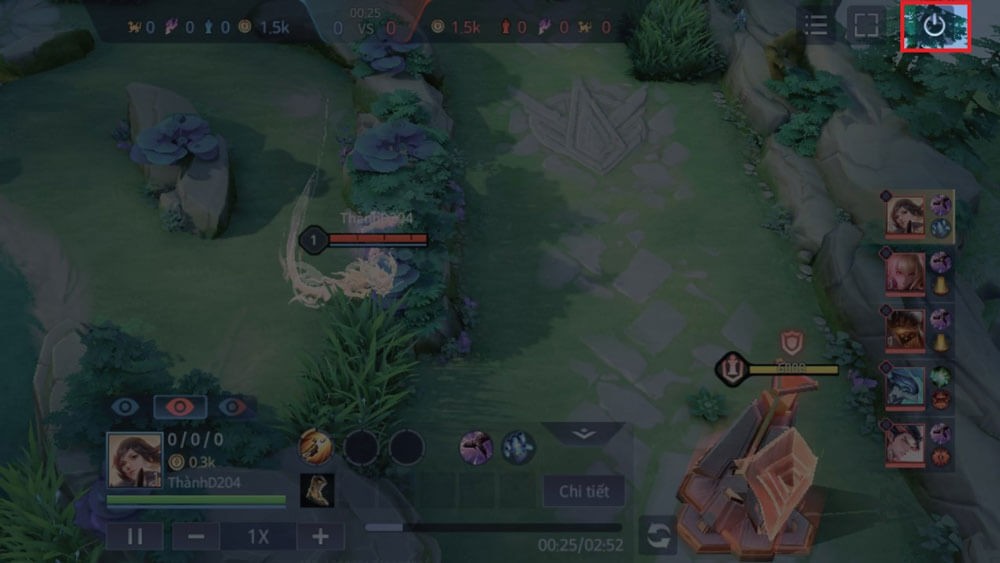Image resolution: width=1000 pixels, height=563 pixels.
Task: Exit the replay with the power button
Action: pyautogui.click(x=934, y=26)
